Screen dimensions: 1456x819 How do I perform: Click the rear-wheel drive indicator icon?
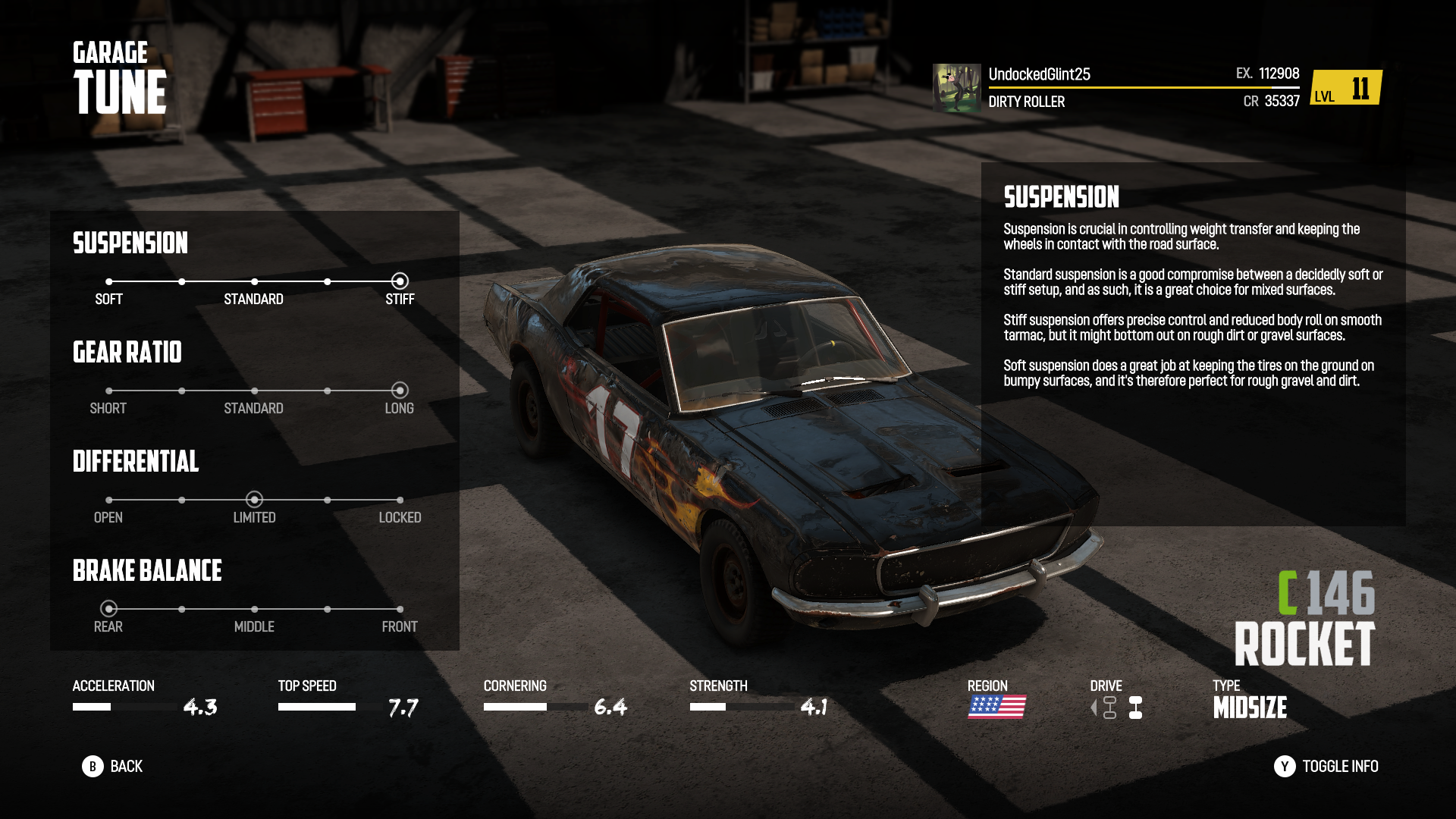1135,709
